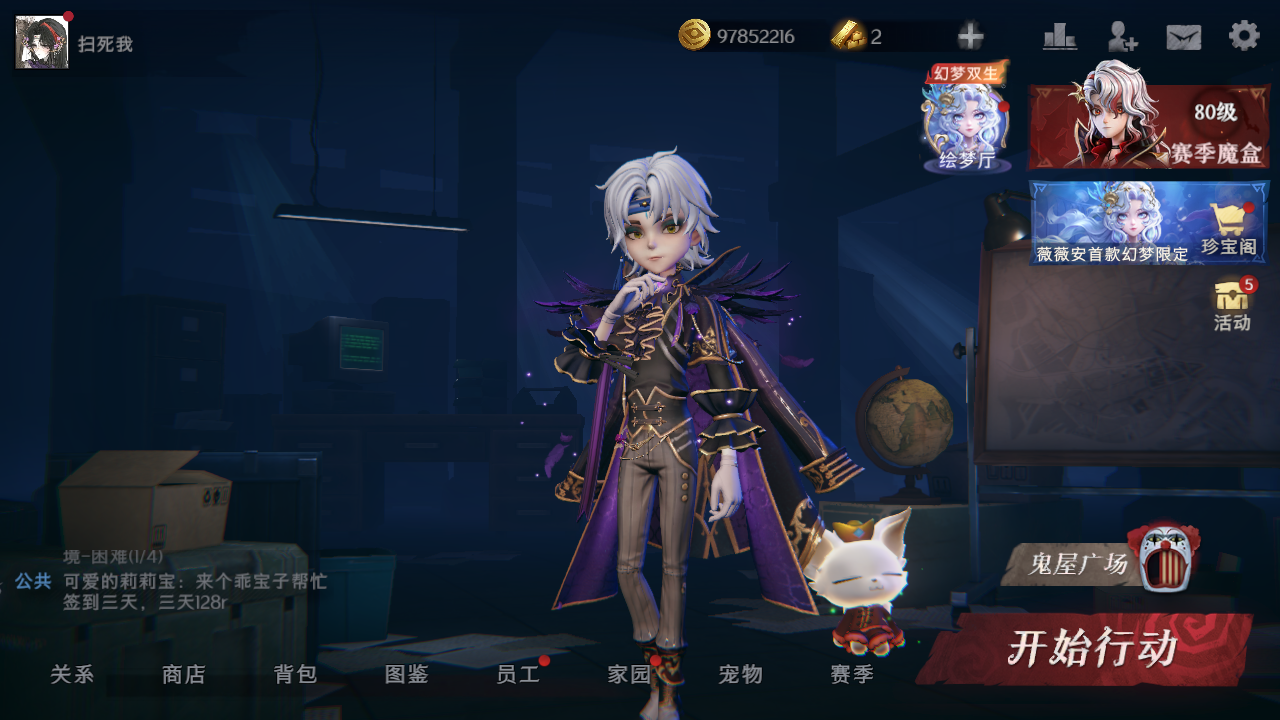Enter the 家园 home menu
Viewport: 1280px width, 720px height.
click(629, 675)
